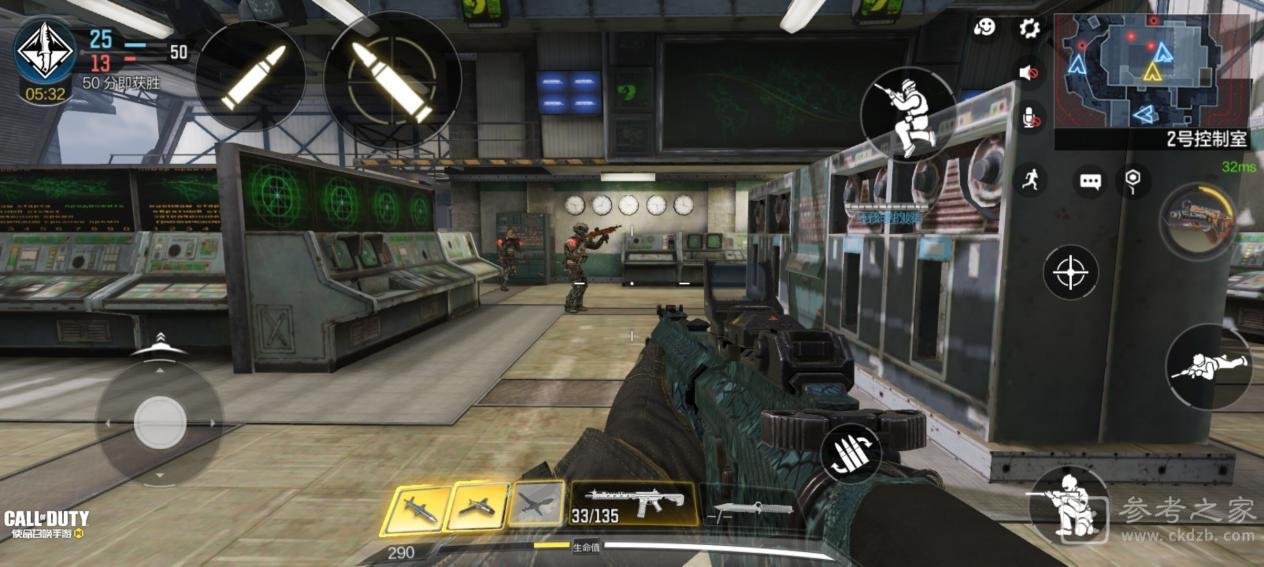Select the greyed-out drone scorestreak slot
Image resolution: width=1264 pixels, height=567 pixels.
tap(537, 504)
